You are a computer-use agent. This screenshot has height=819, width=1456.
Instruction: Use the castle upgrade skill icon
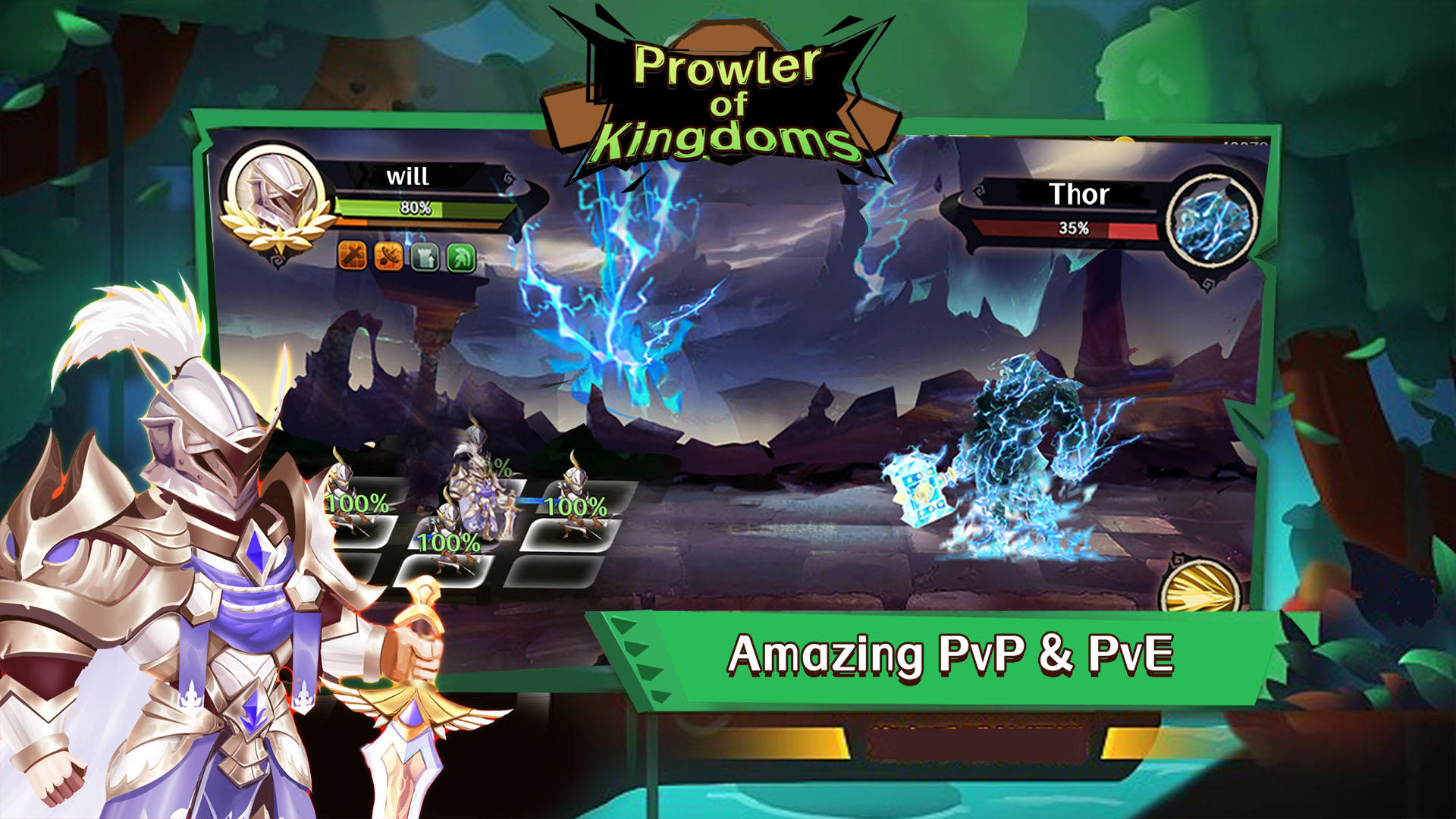(425, 256)
